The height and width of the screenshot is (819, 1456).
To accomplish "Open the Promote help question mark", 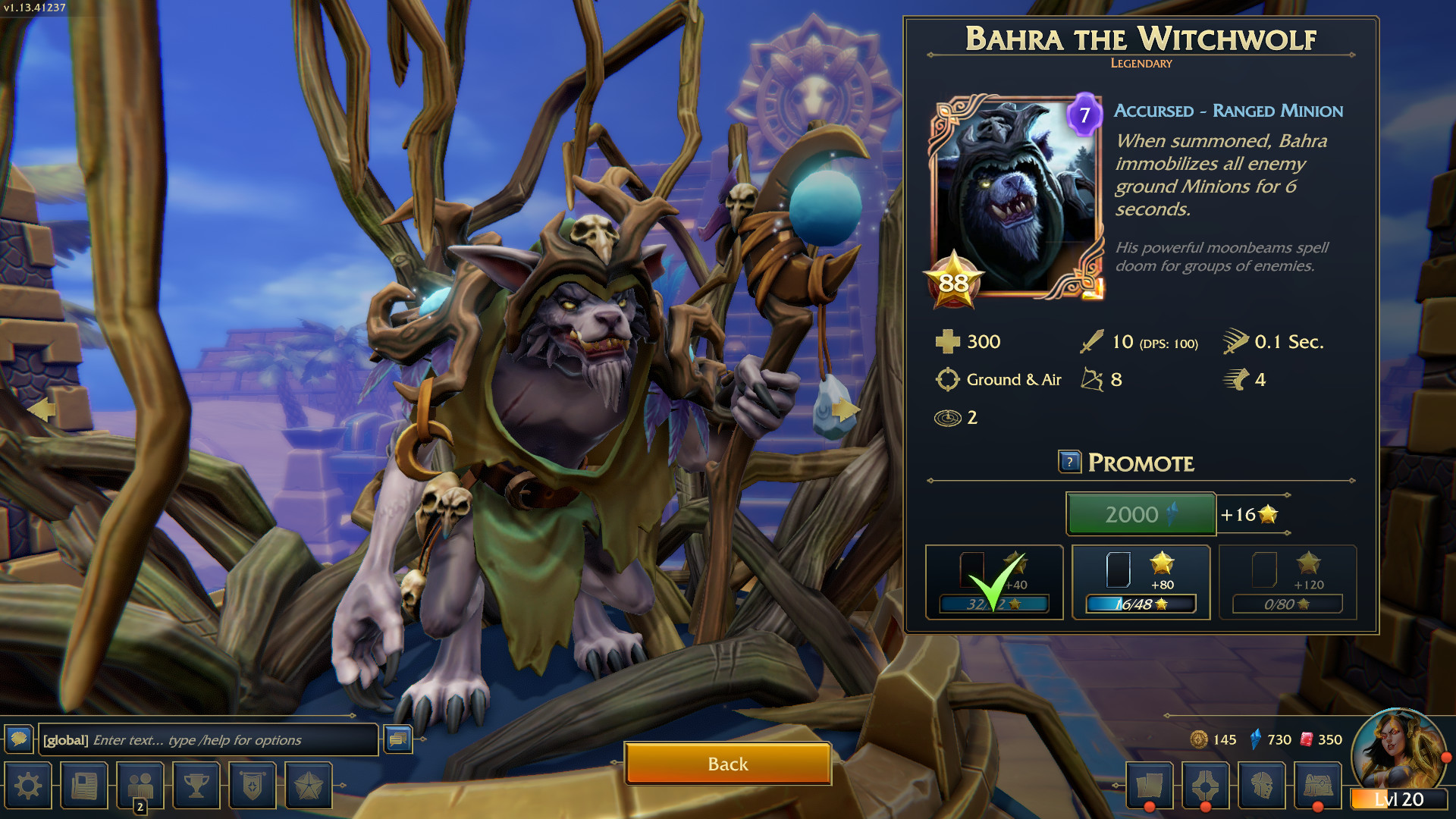I will point(1069,462).
